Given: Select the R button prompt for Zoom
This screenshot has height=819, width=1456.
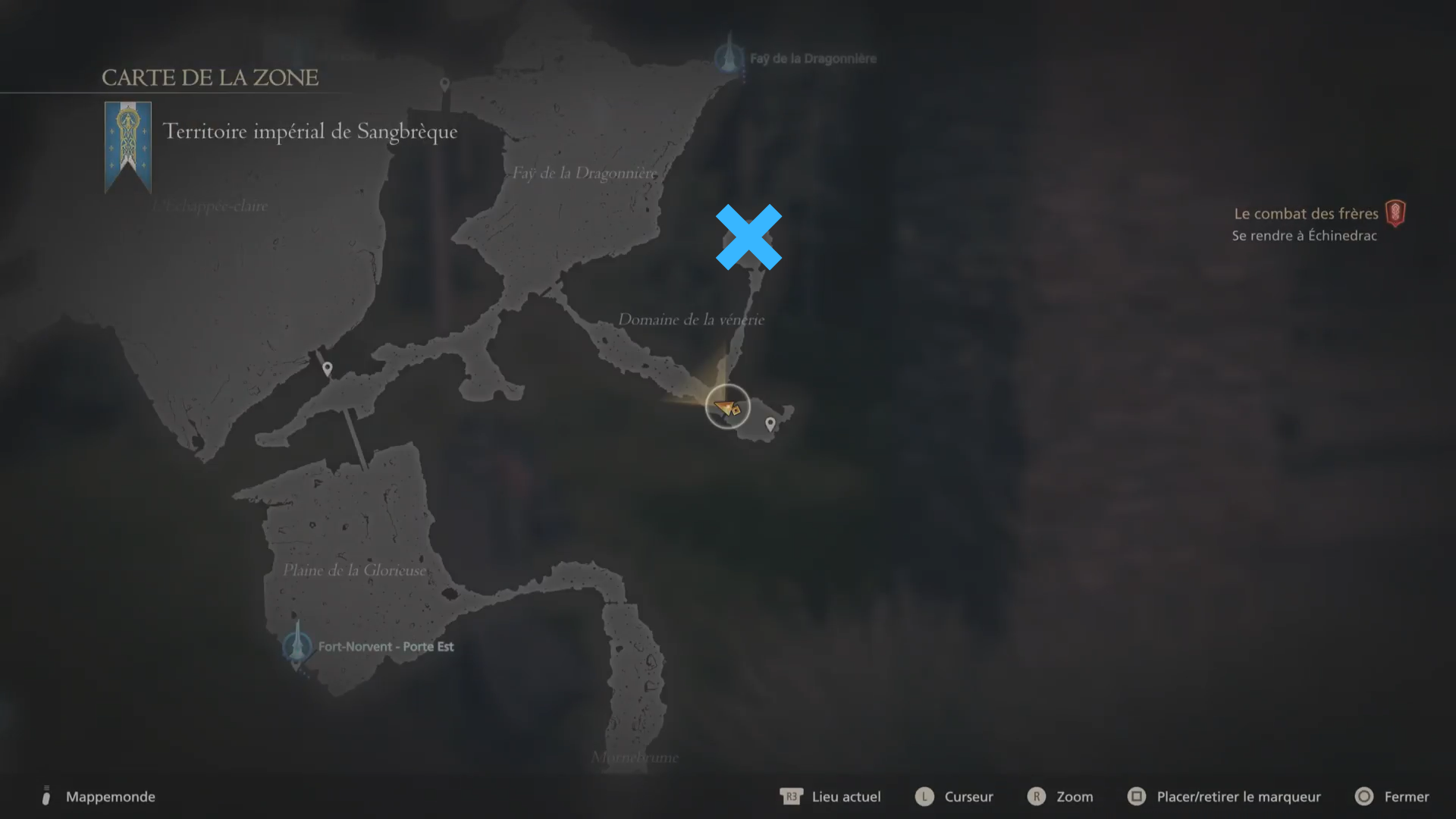Looking at the screenshot, I should pyautogui.click(x=1037, y=796).
